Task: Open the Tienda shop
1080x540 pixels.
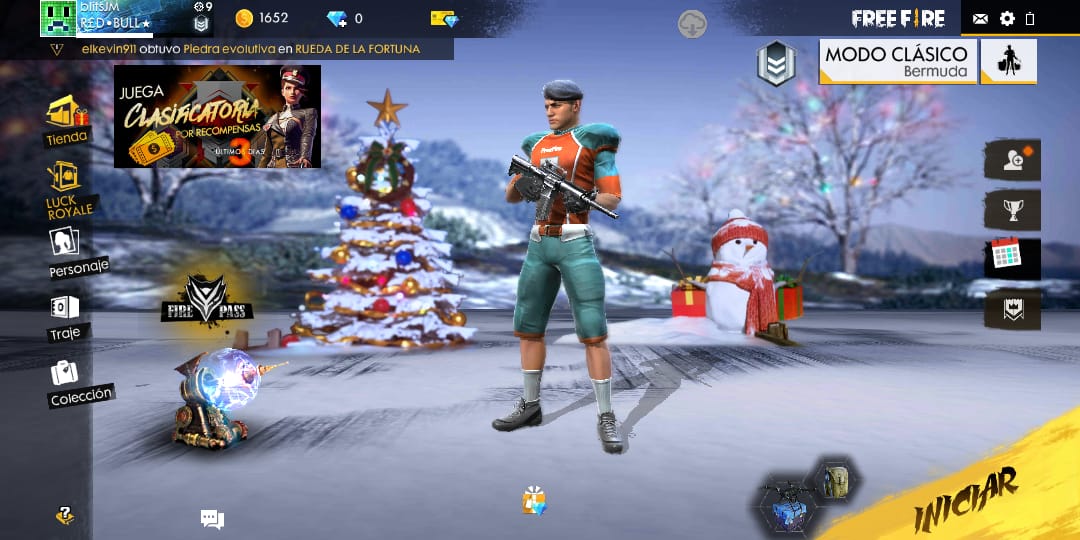Action: [67, 120]
